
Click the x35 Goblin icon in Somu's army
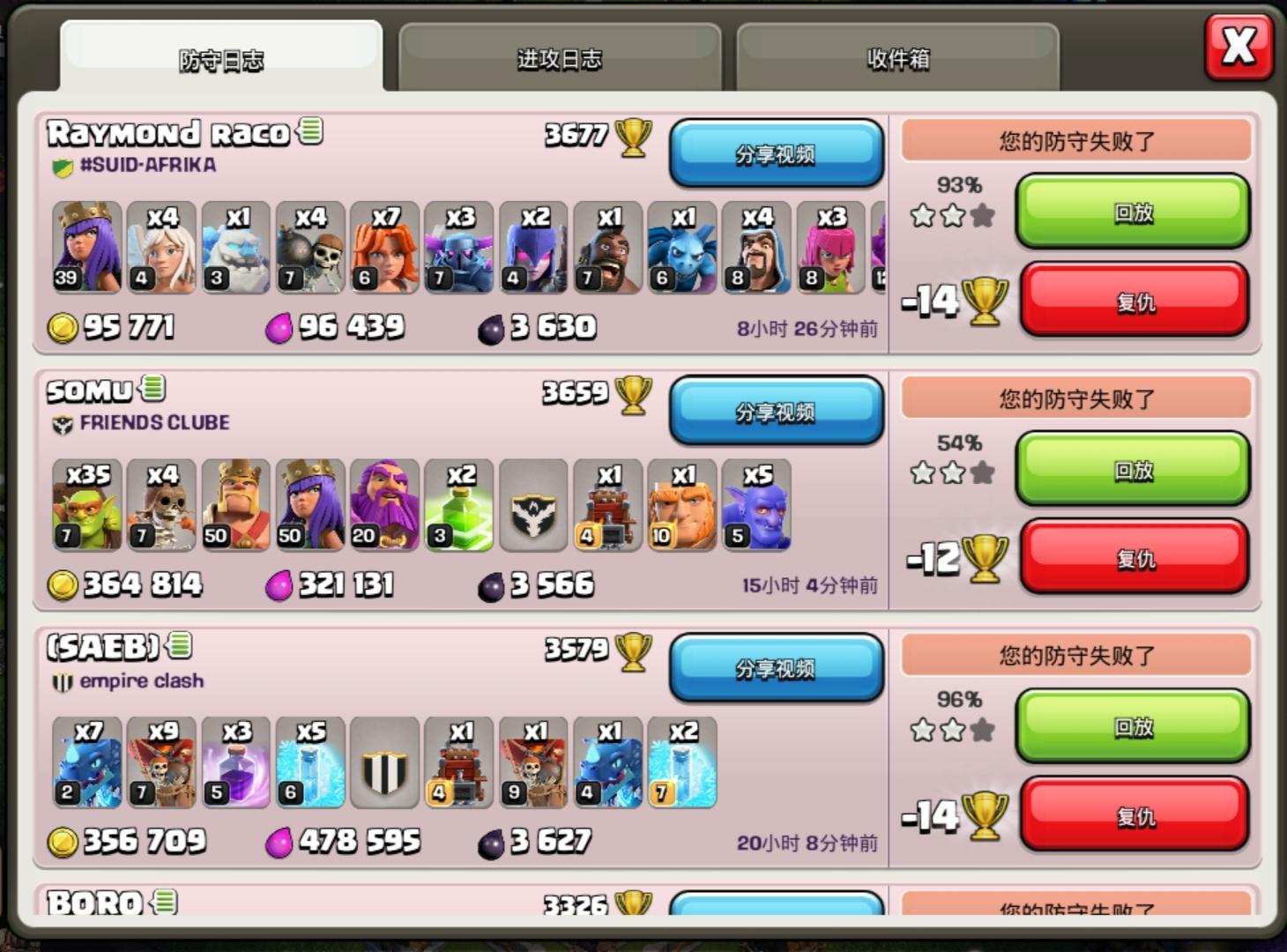[86, 502]
